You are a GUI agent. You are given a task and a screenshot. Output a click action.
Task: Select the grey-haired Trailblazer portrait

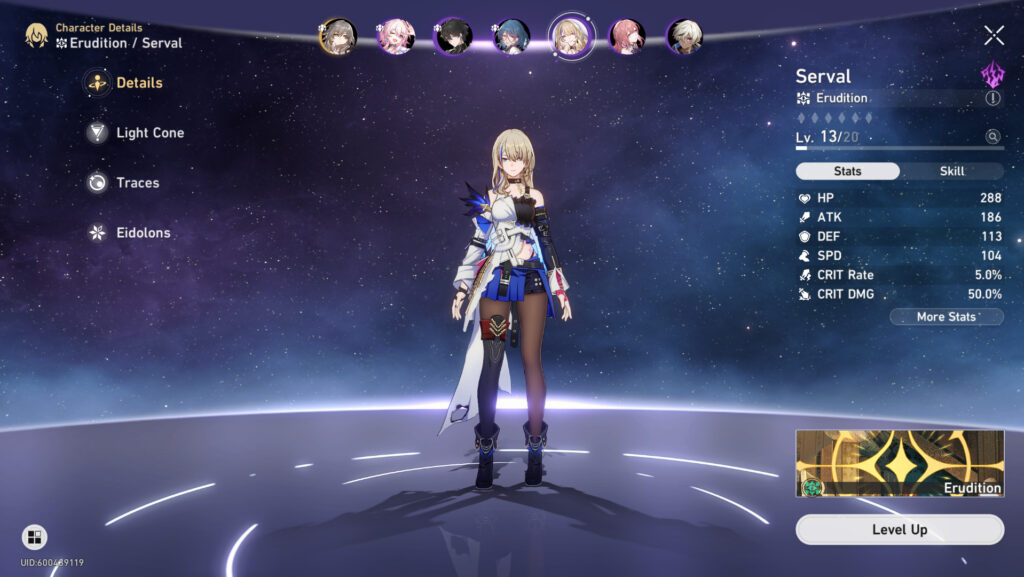point(338,36)
